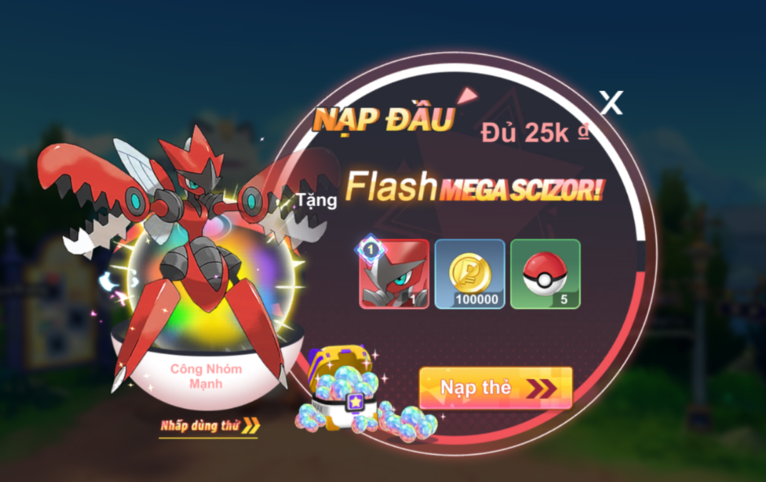Select the Mega Scizor reward icon
The height and width of the screenshot is (482, 766).
tap(394, 273)
